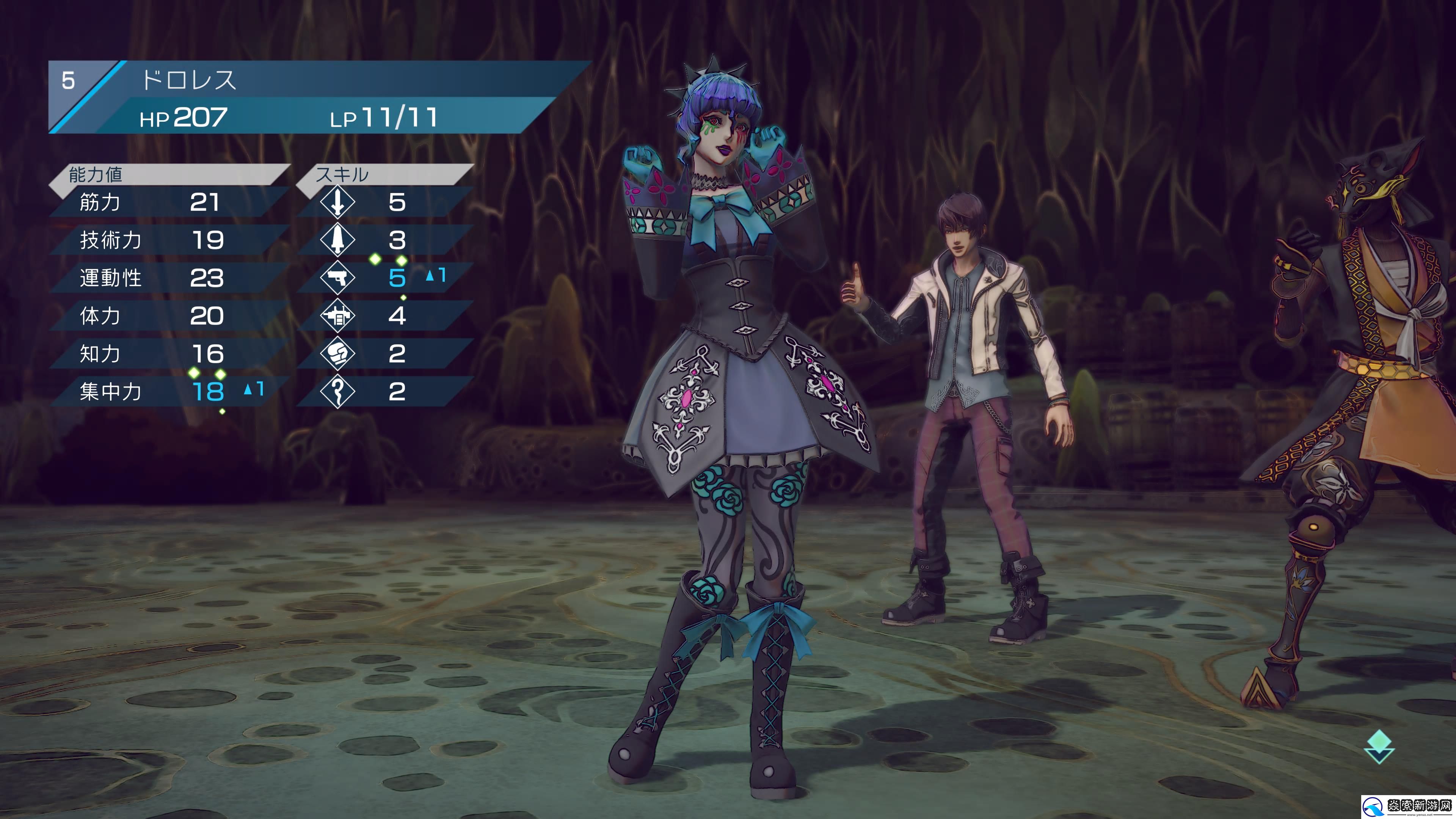Choose the handgun skill icon
The width and height of the screenshot is (1456, 819).
337,278
